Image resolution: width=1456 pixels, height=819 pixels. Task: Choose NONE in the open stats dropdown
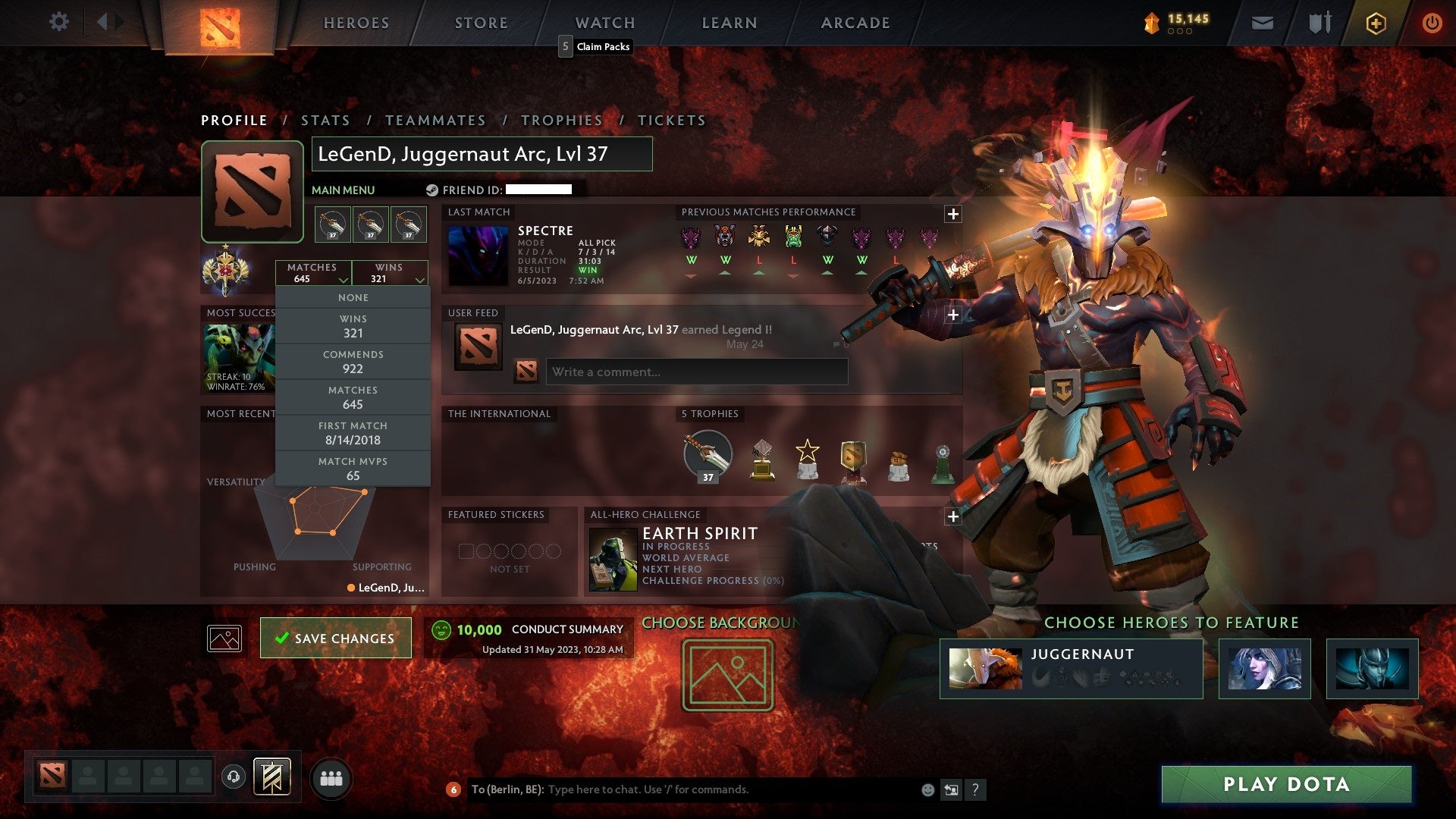click(x=353, y=297)
